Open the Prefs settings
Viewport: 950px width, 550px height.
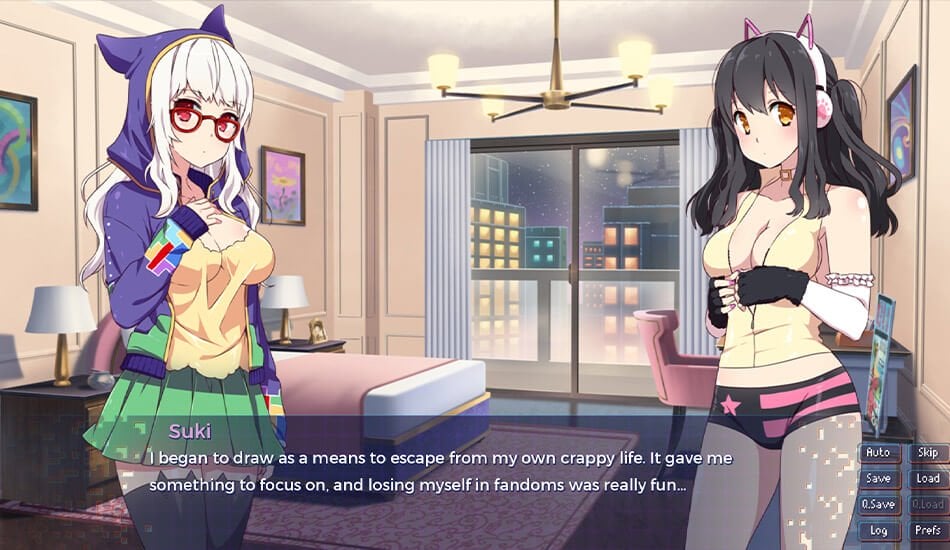click(927, 531)
